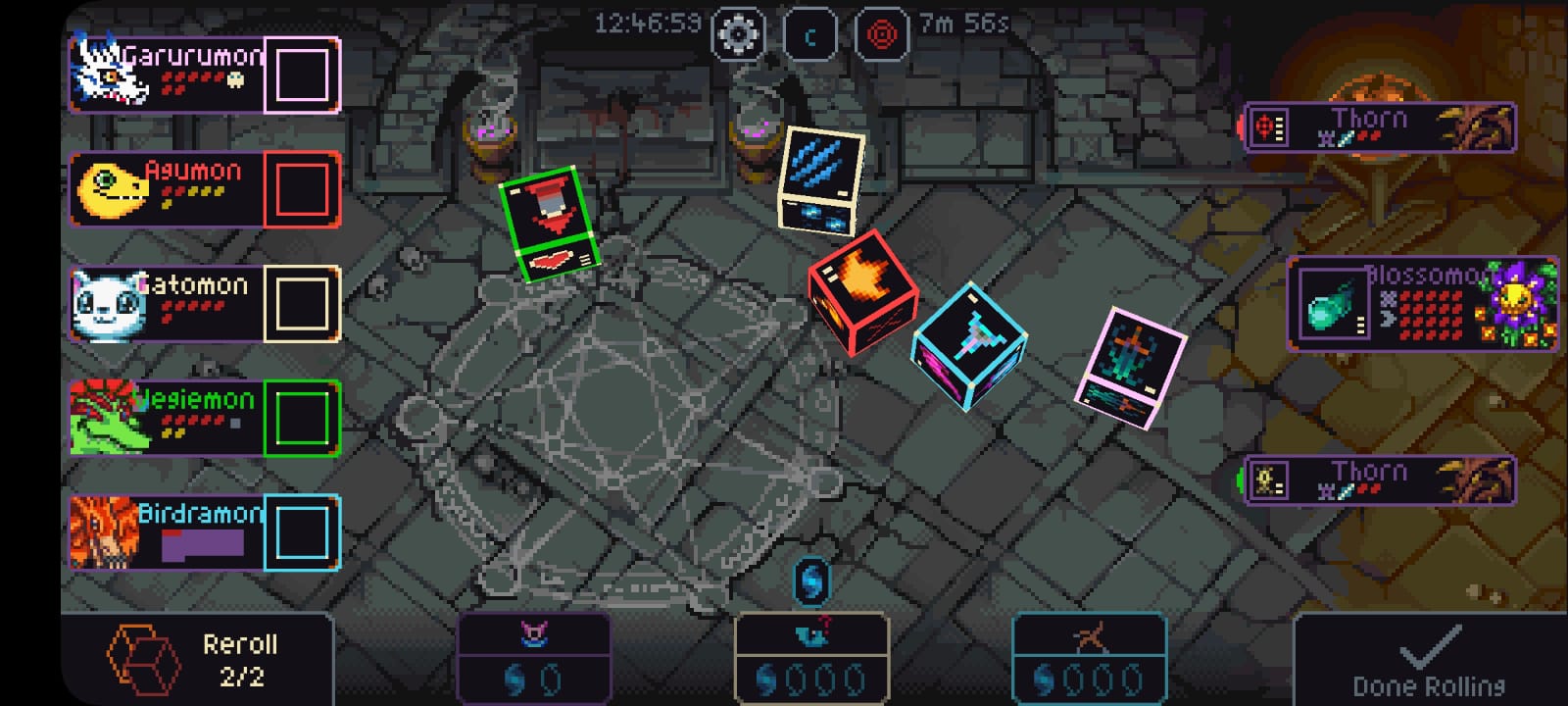The width and height of the screenshot is (1568, 706).
Task: Click the blue "c" button
Action: point(809,35)
